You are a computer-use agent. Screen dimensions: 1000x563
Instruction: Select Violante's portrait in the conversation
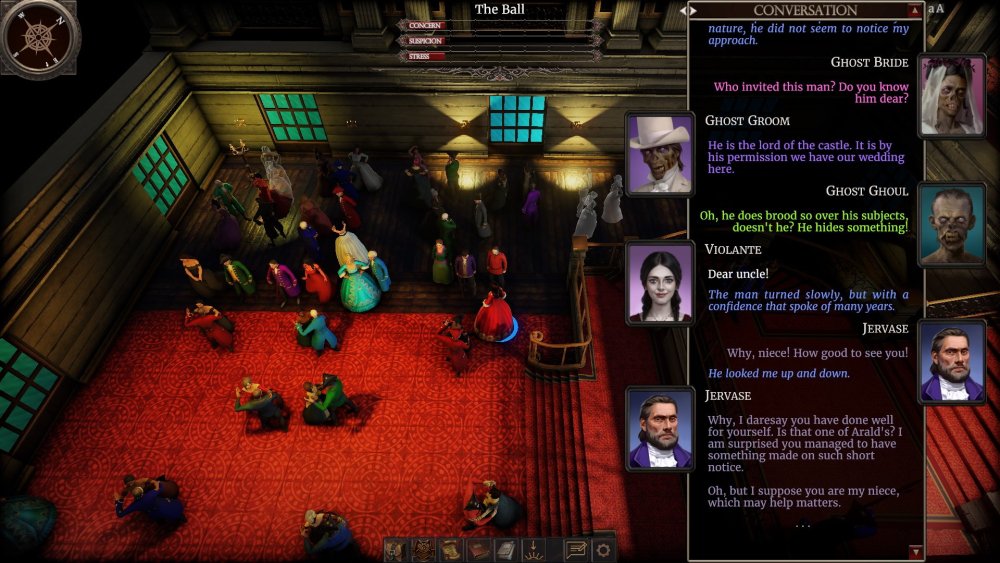[x=660, y=283]
